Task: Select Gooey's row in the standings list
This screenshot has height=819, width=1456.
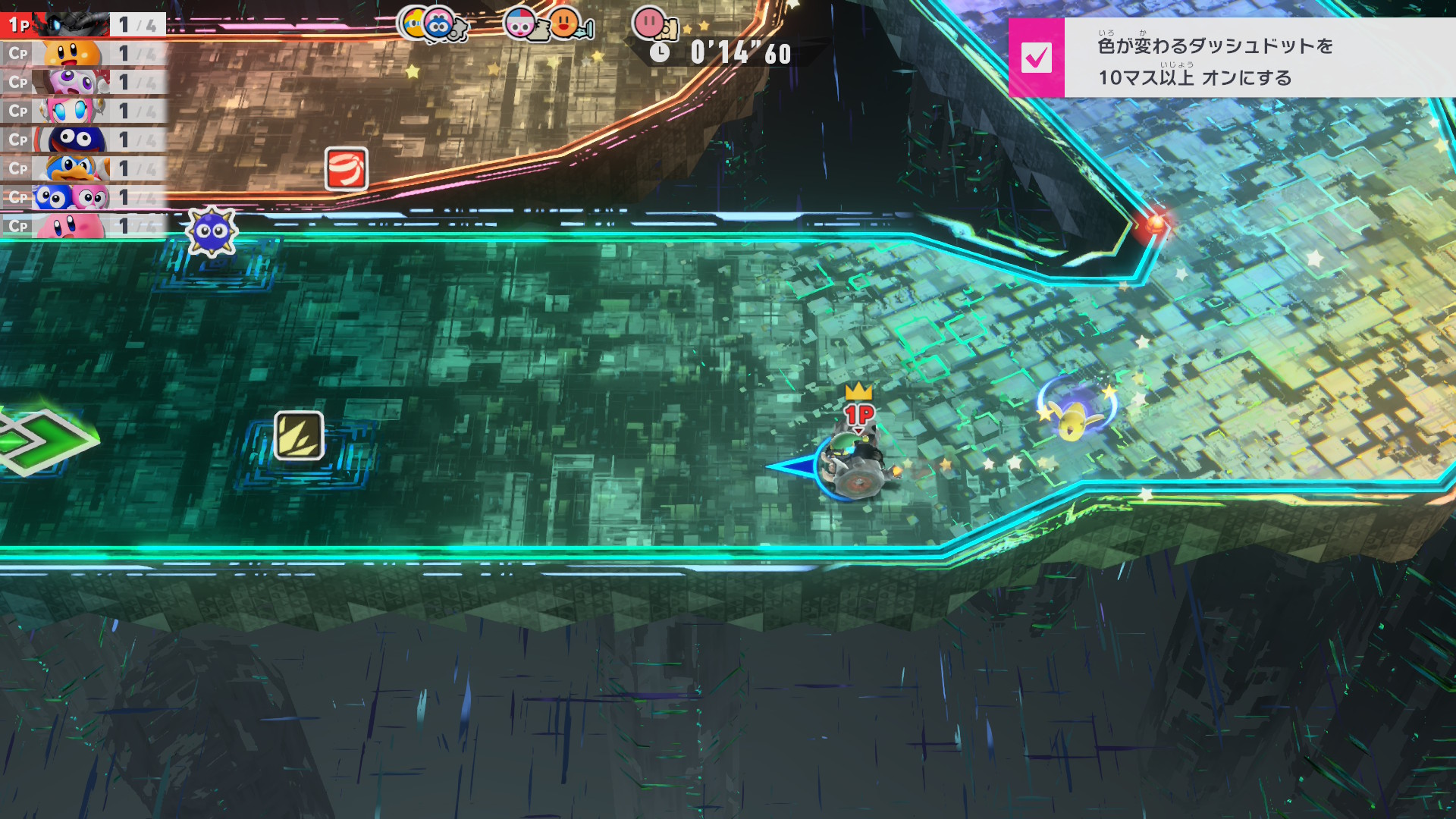Action: click(x=83, y=140)
